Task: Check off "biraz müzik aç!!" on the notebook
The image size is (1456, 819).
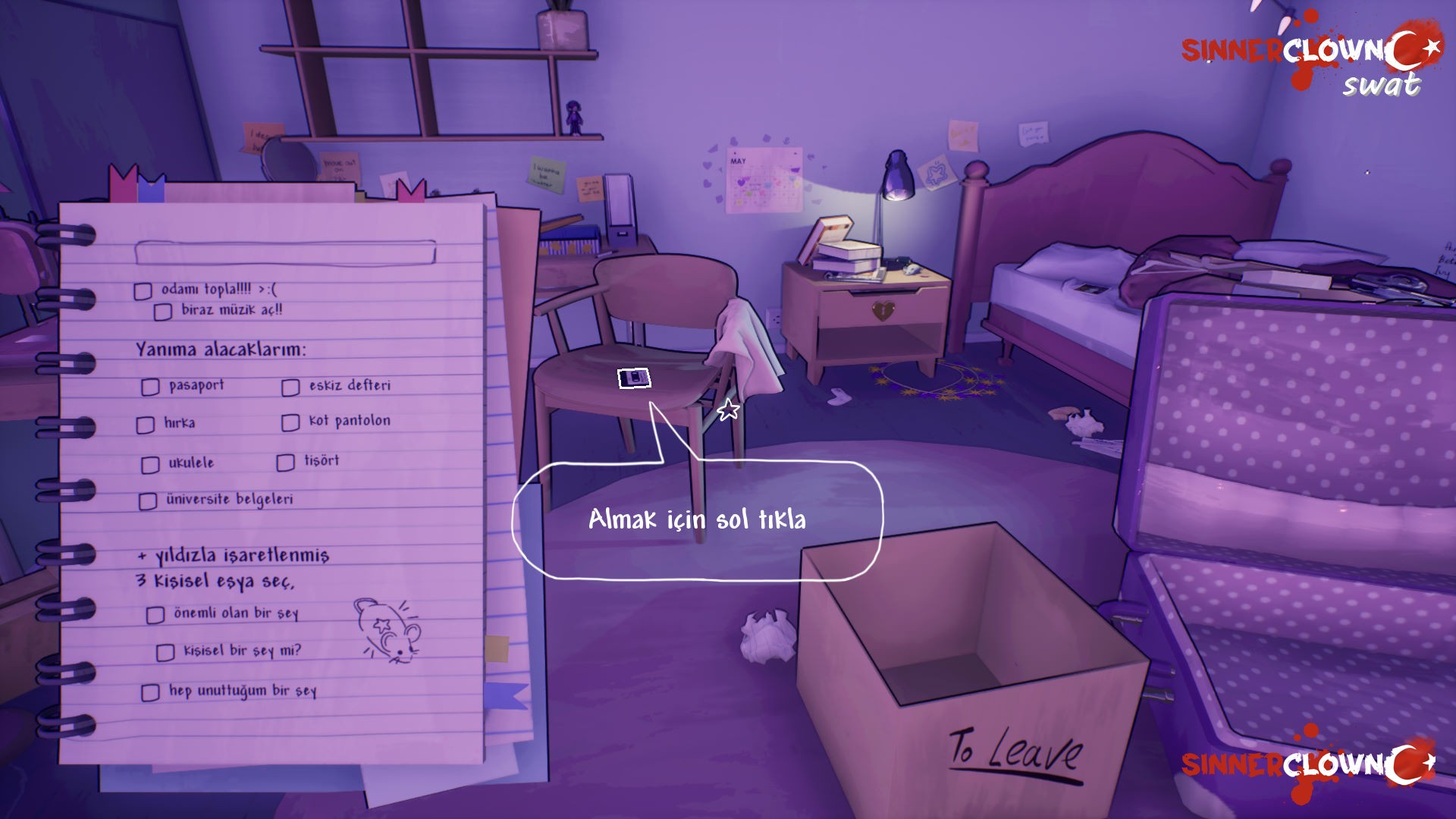Action: point(162,312)
